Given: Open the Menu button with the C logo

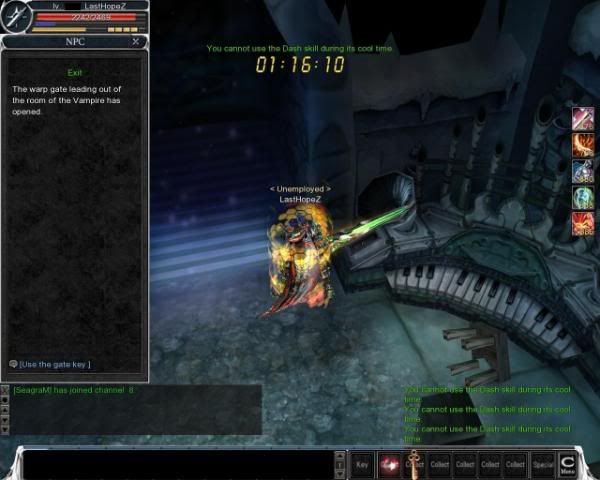Looking at the screenshot, I should [568, 462].
